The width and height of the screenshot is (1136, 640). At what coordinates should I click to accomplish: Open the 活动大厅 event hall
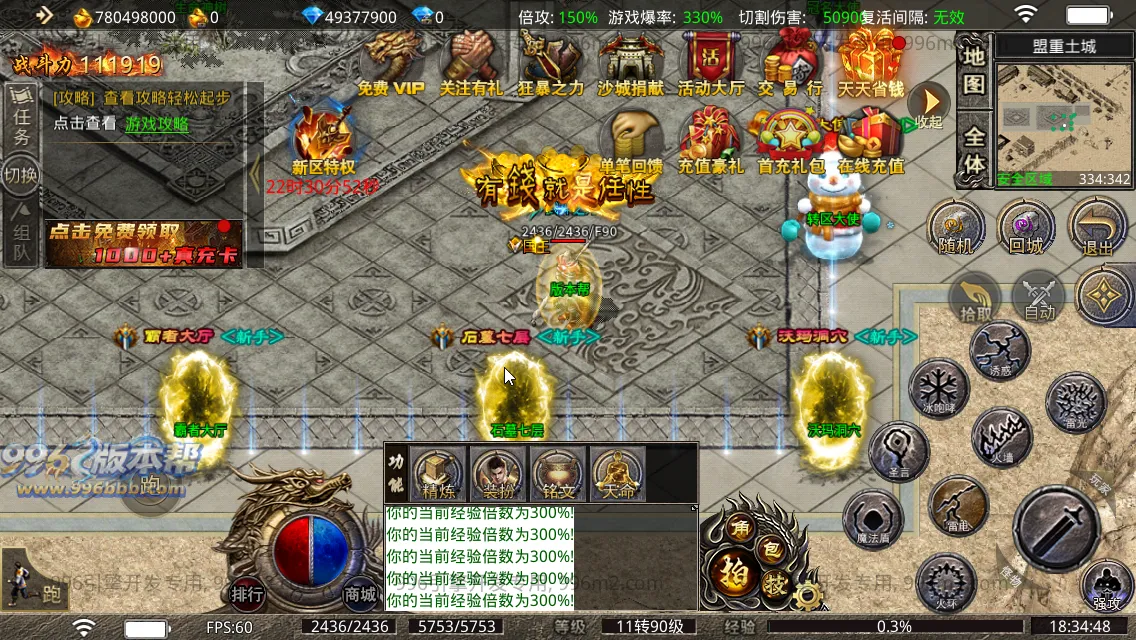tap(710, 63)
